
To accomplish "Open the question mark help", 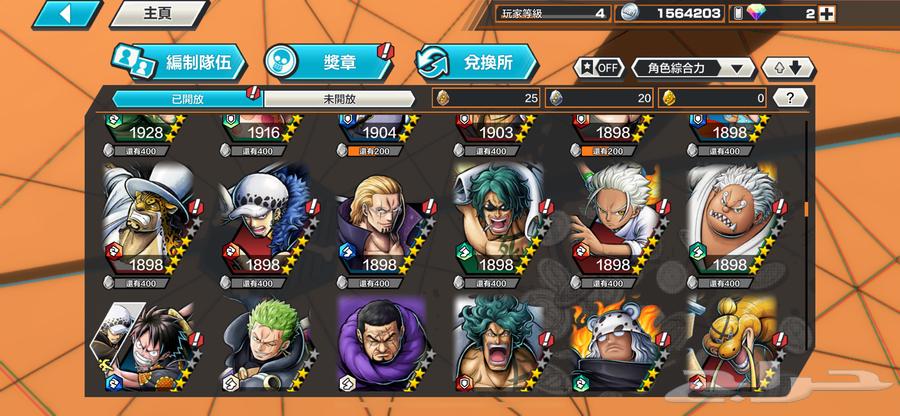I will (790, 98).
